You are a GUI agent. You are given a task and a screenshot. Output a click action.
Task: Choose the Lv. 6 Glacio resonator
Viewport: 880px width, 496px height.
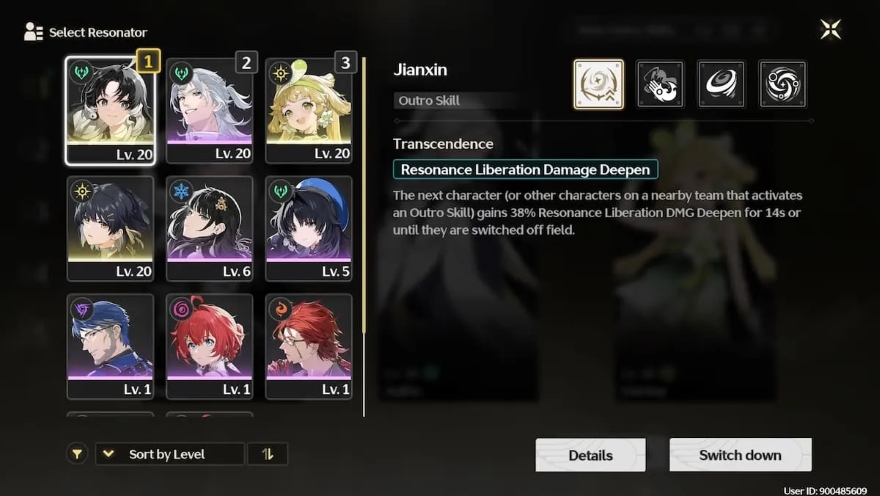coord(209,228)
